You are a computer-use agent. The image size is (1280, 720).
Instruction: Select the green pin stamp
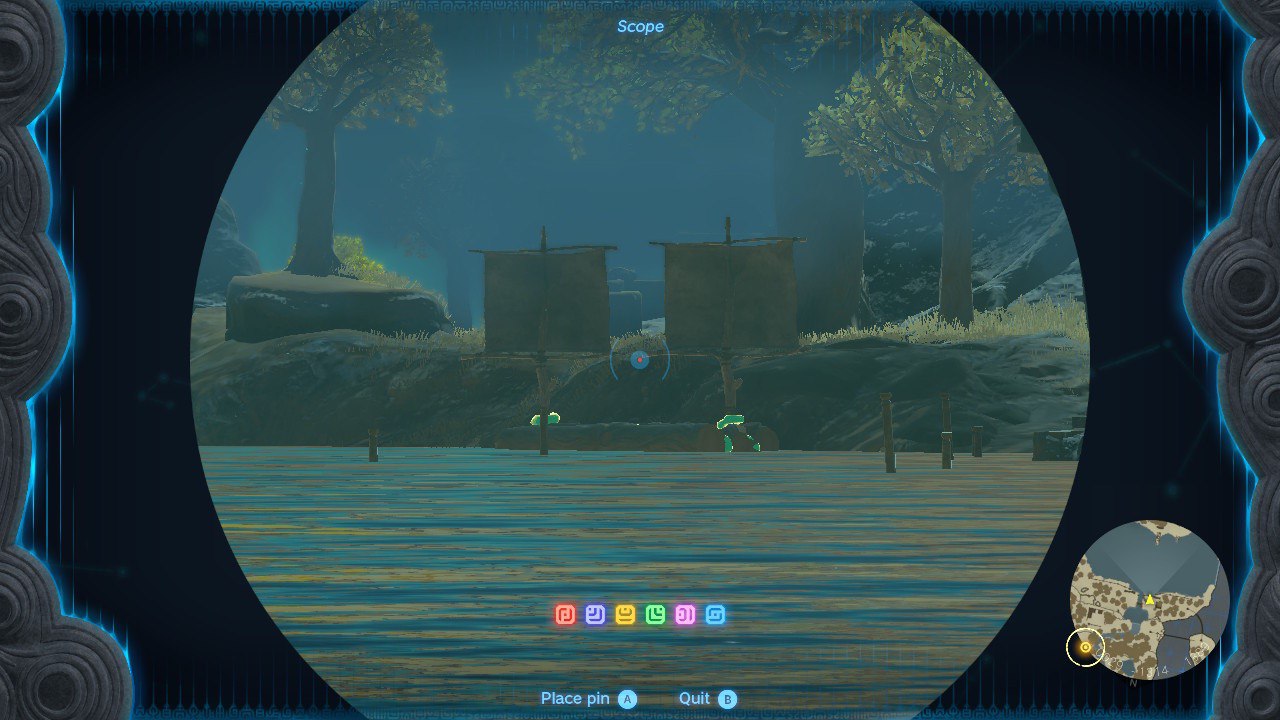655,615
